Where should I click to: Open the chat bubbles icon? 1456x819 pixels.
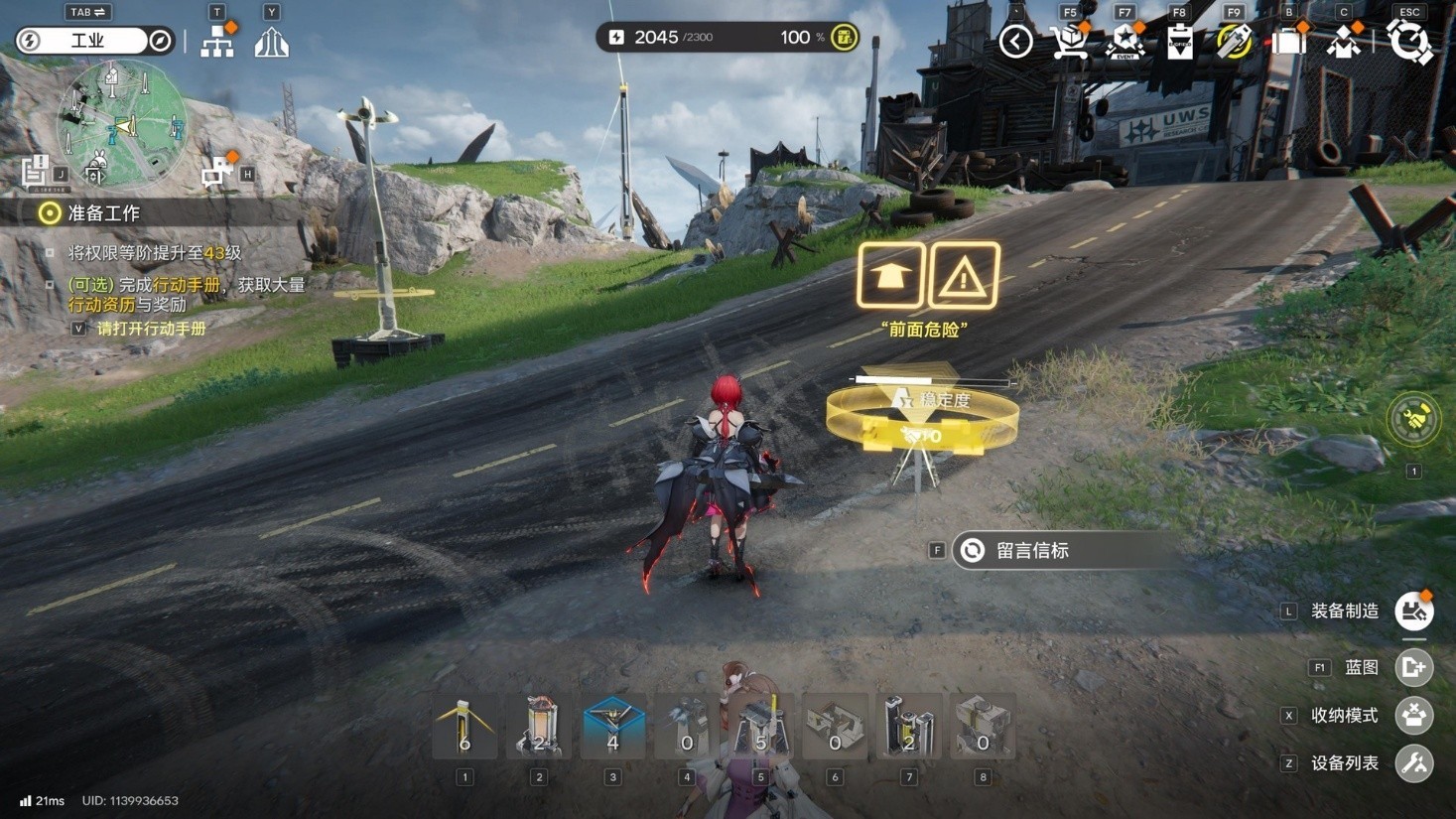214,174
